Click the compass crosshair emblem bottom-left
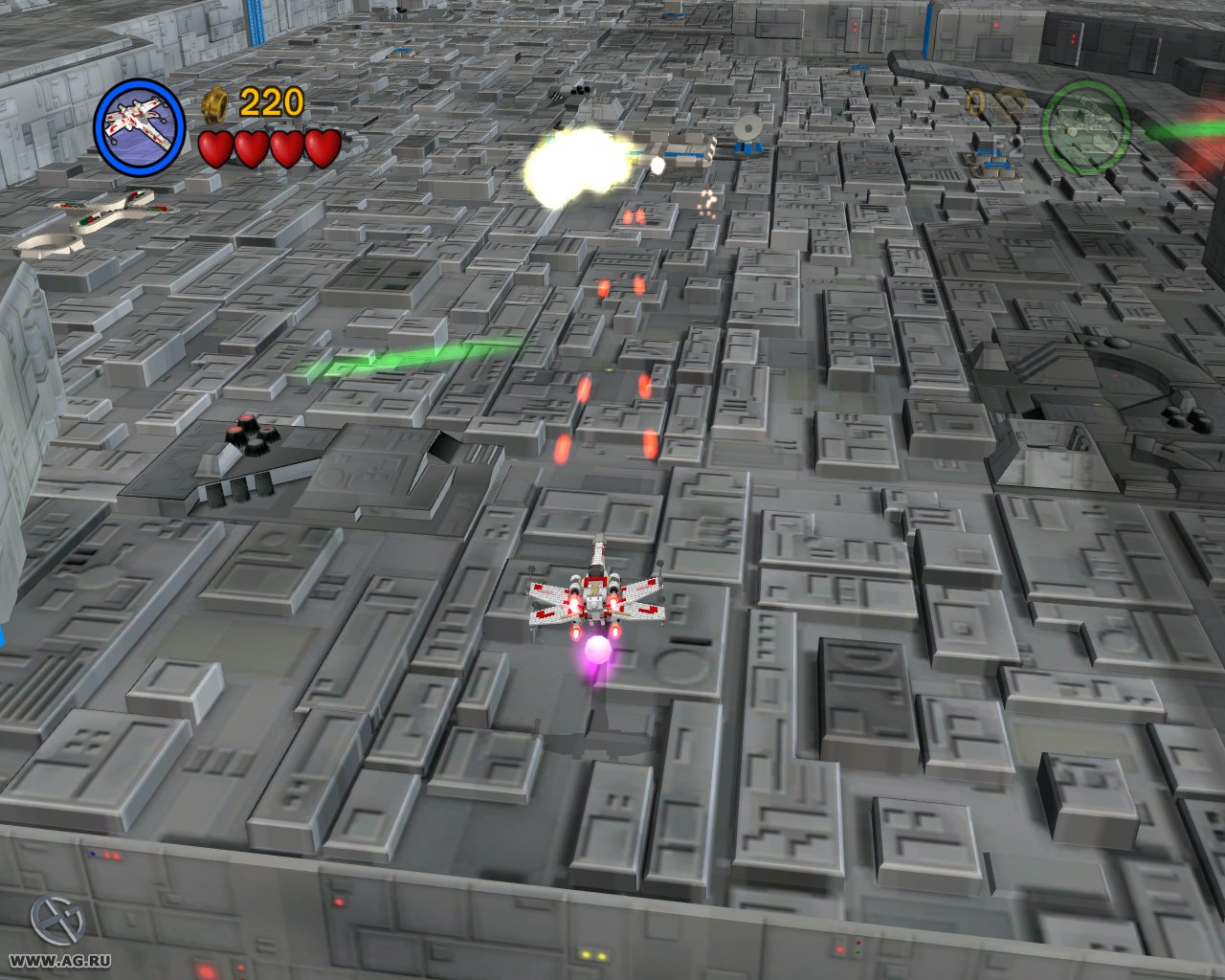 (x=56, y=920)
